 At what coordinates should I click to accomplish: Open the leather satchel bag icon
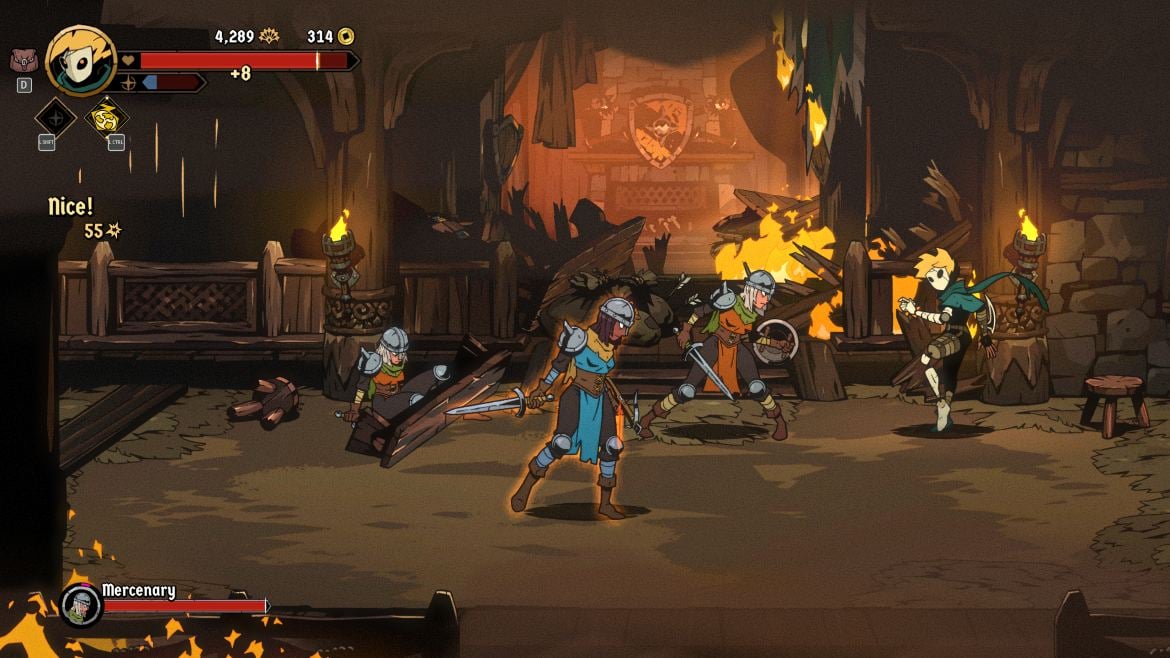click(22, 60)
